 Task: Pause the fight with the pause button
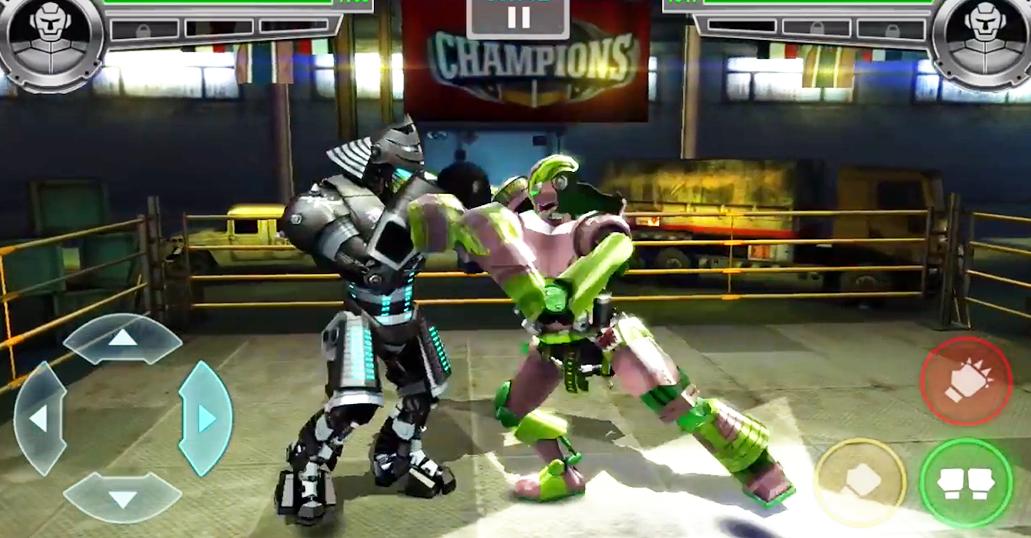[x=518, y=16]
